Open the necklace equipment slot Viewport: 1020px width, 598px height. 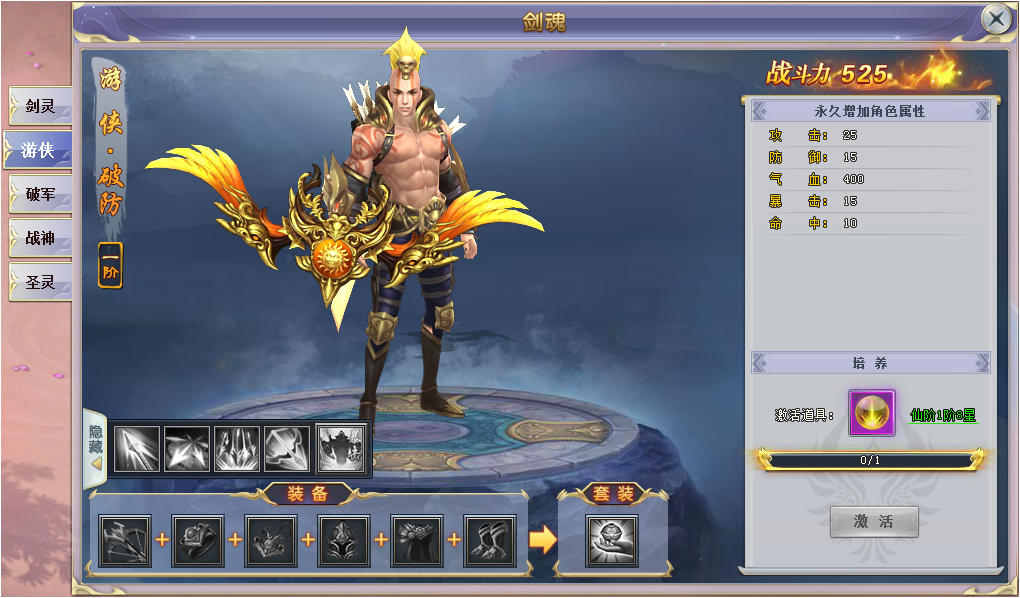coord(271,541)
